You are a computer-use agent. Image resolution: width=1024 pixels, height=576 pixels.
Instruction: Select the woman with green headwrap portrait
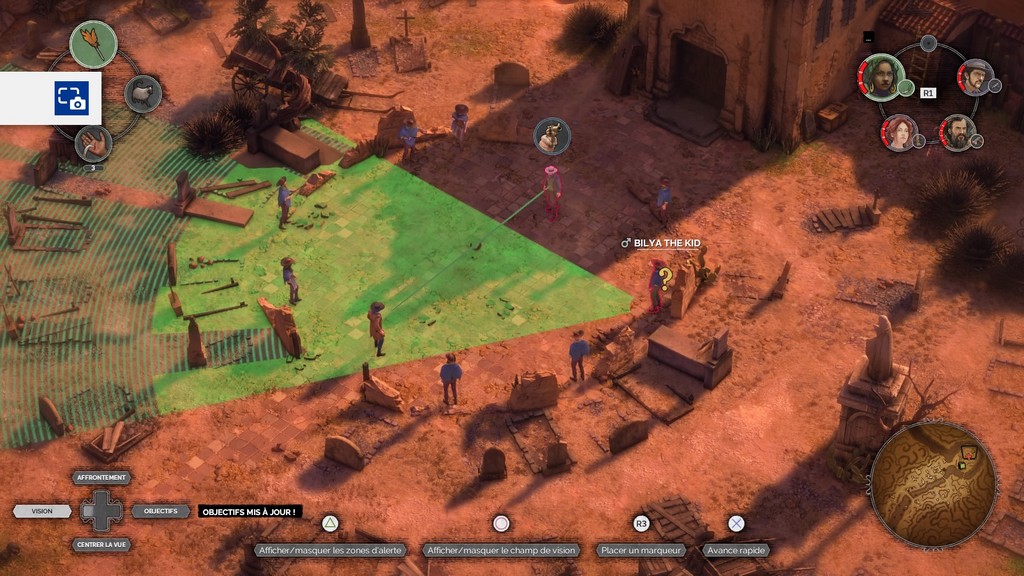point(881,77)
